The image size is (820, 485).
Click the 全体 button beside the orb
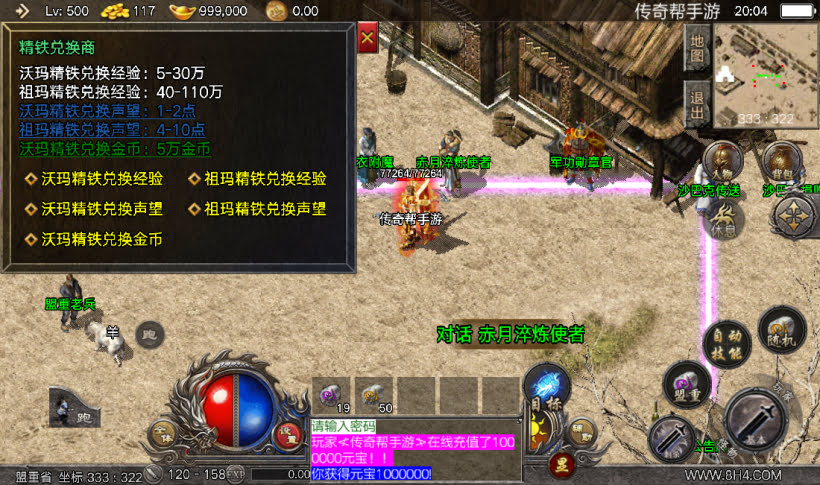(x=161, y=434)
